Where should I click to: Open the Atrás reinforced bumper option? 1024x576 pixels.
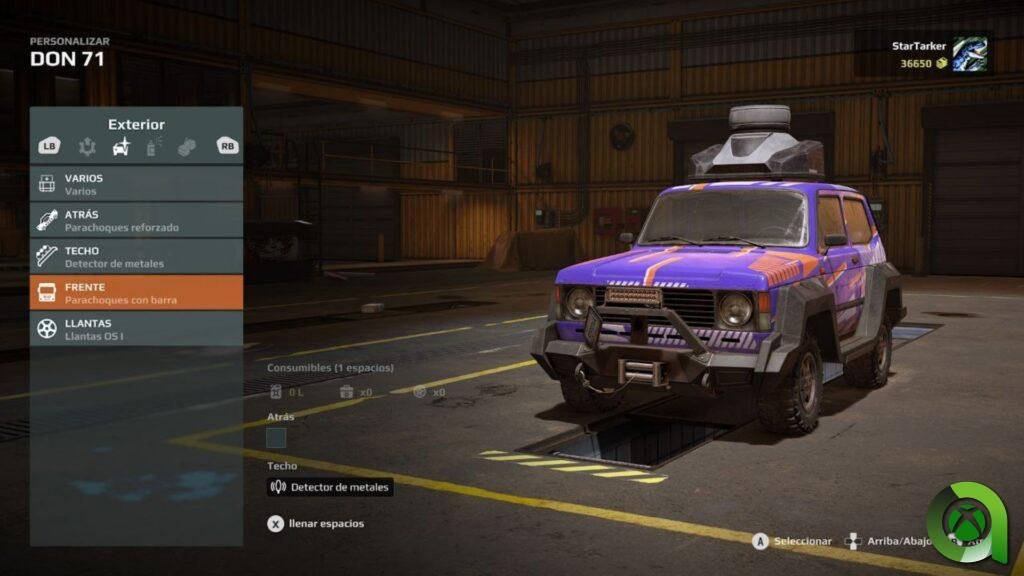[x=136, y=220]
